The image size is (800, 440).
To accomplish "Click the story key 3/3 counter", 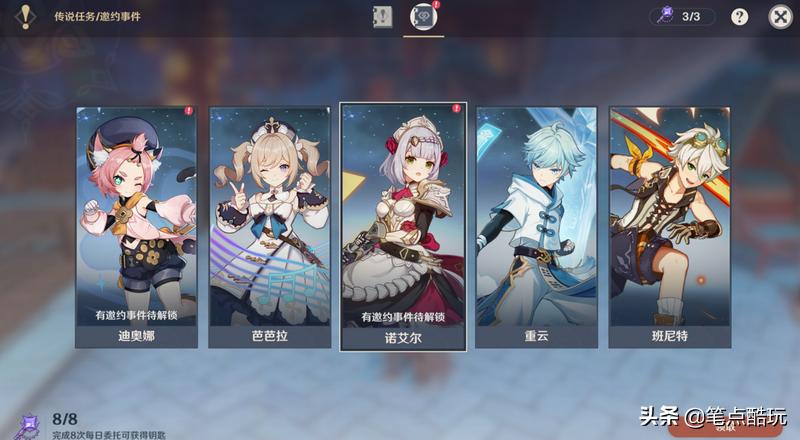I will pyautogui.click(x=682, y=16).
